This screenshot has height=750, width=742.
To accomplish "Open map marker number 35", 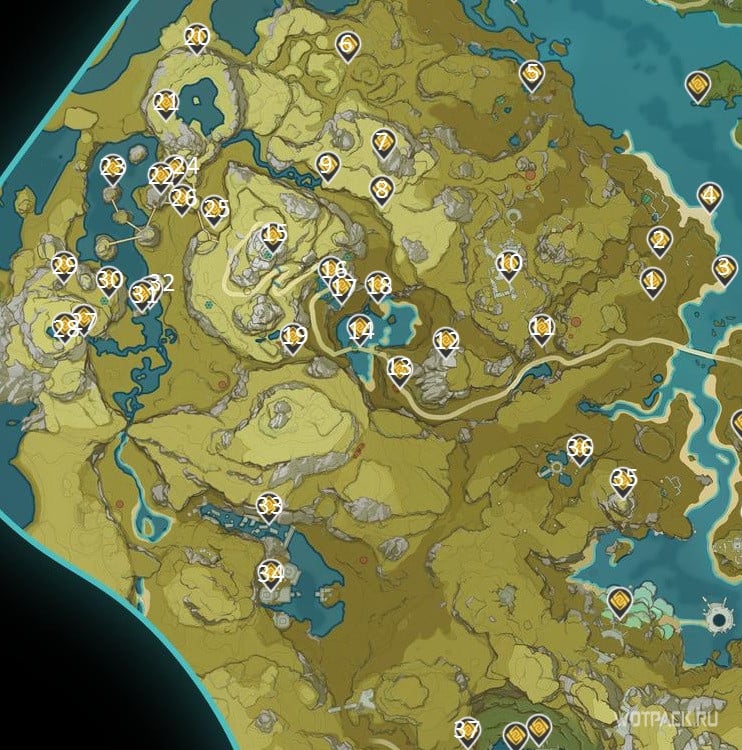I will click(624, 481).
